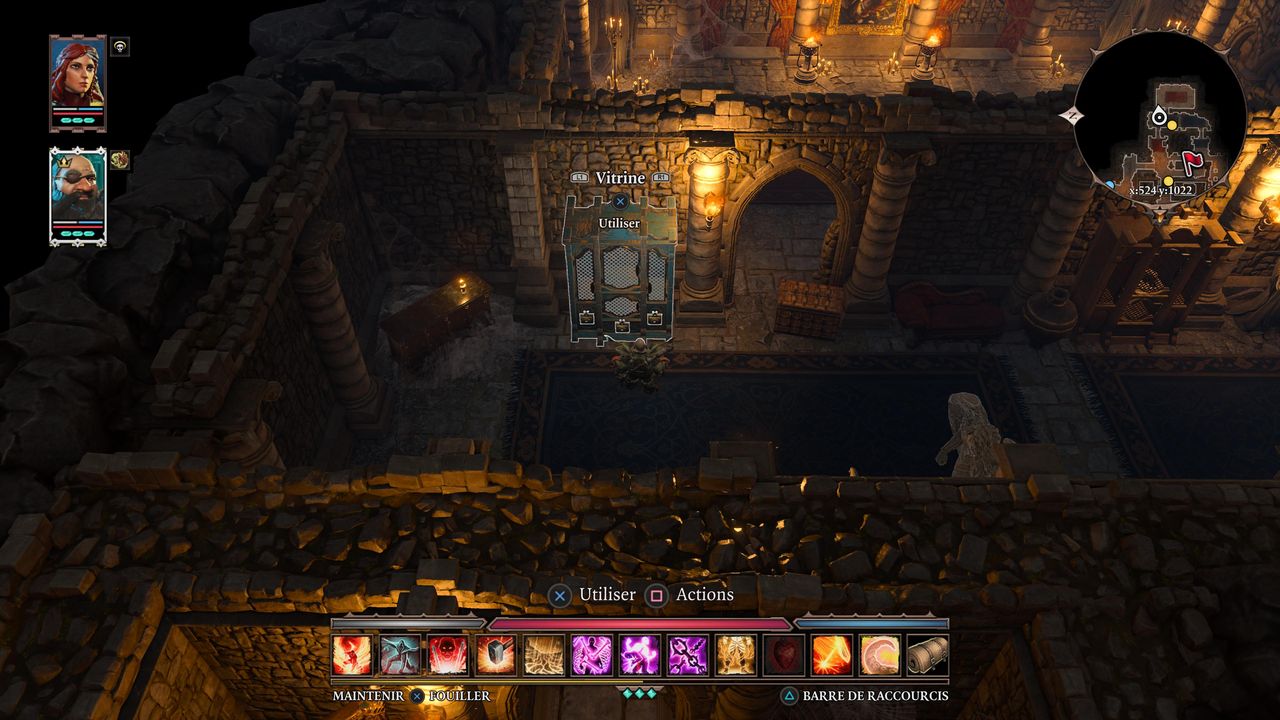Activate the purple chains skill
The image size is (1280, 720).
click(x=688, y=655)
